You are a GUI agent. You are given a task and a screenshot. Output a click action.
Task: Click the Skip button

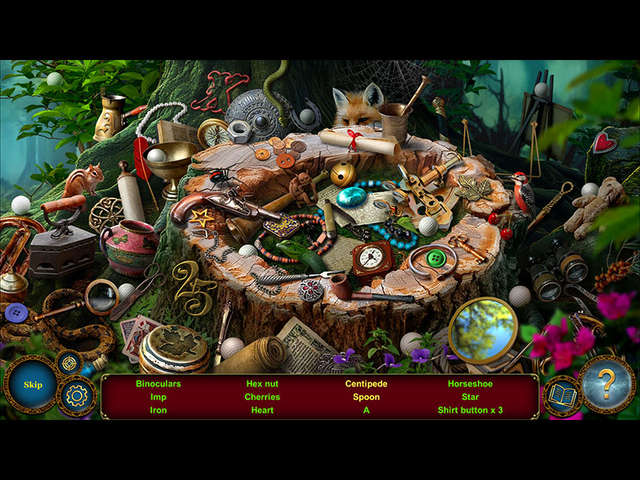point(32,385)
